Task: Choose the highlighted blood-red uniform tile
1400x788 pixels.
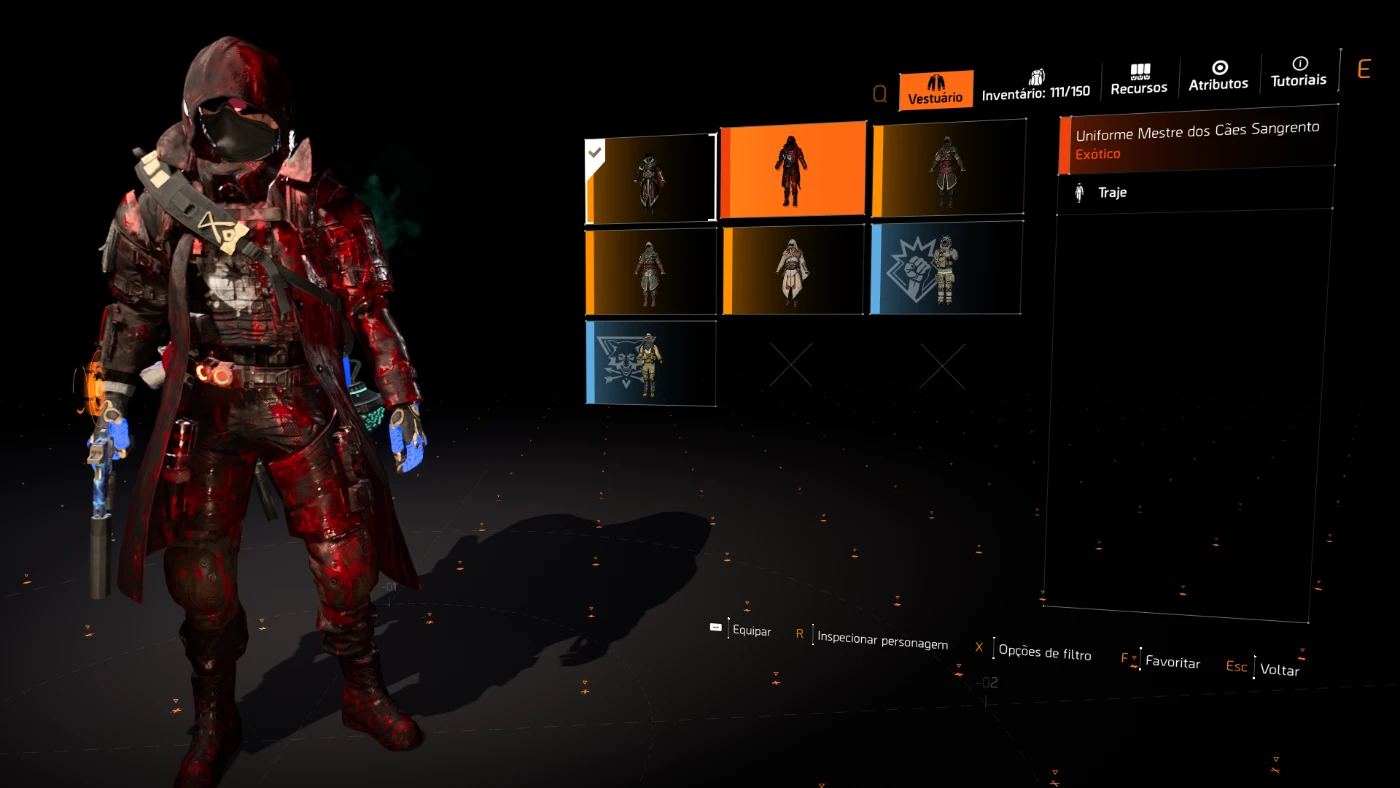Action: [793, 170]
